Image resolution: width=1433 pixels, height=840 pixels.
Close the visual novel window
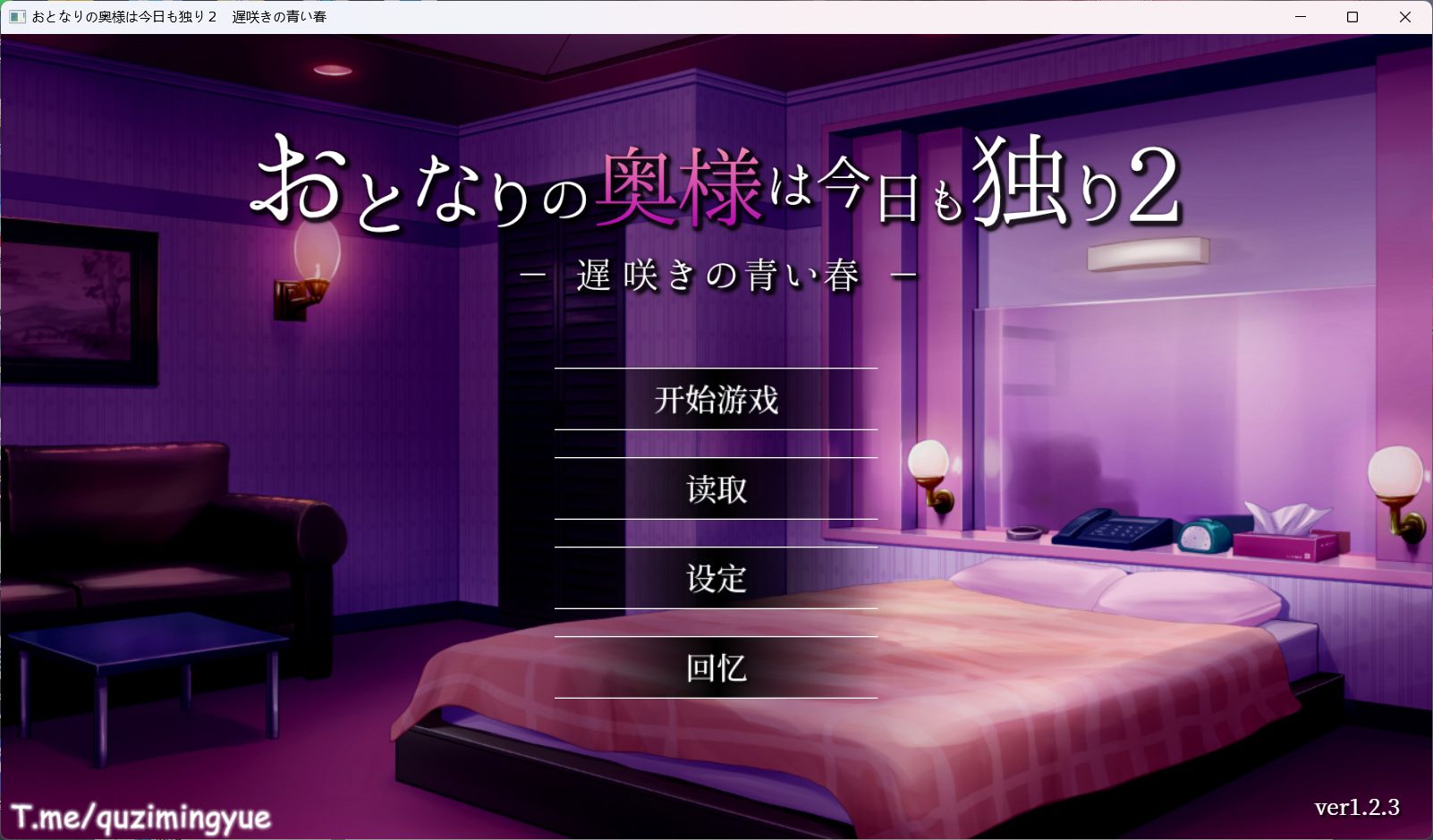(1407, 16)
